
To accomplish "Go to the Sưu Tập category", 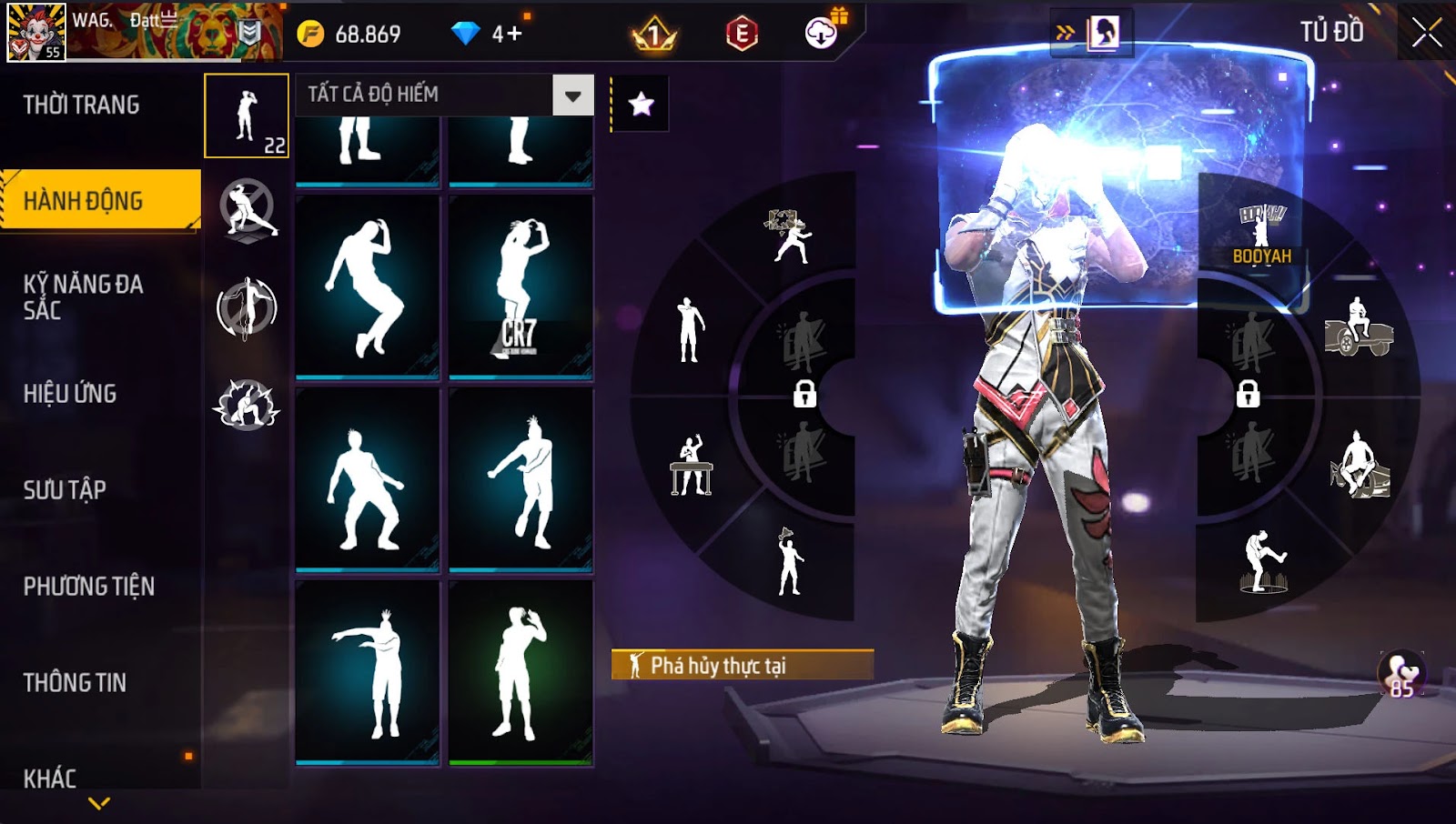I will [65, 490].
